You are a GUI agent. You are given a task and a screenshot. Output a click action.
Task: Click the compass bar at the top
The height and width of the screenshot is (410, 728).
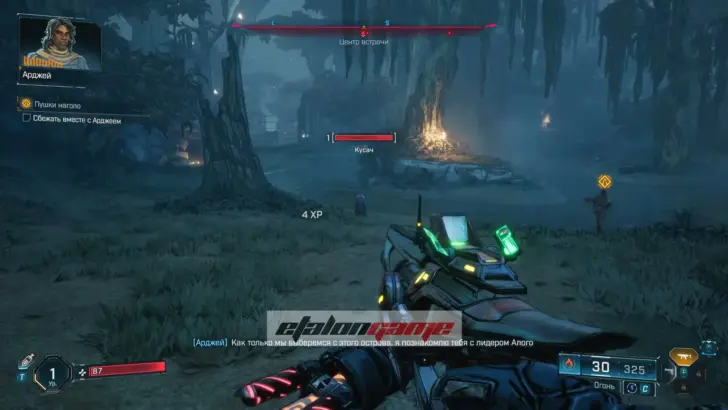tap(363, 27)
